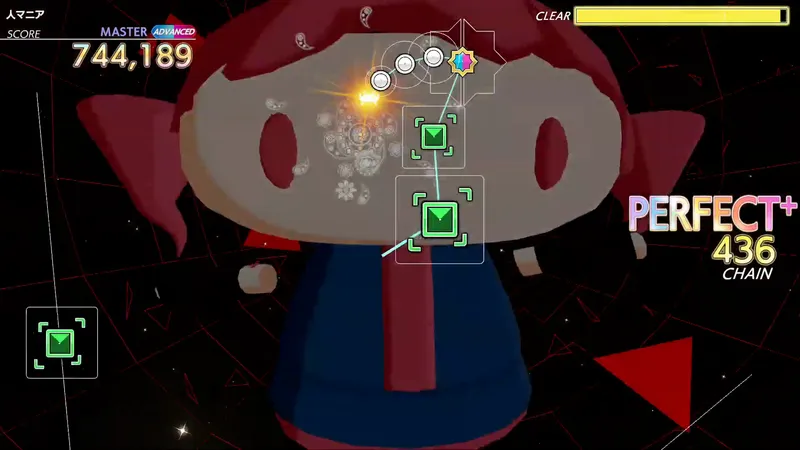Image resolution: width=800 pixels, height=450 pixels.
Task: Tap the largest green down-arrow note
Action: pos(439,219)
